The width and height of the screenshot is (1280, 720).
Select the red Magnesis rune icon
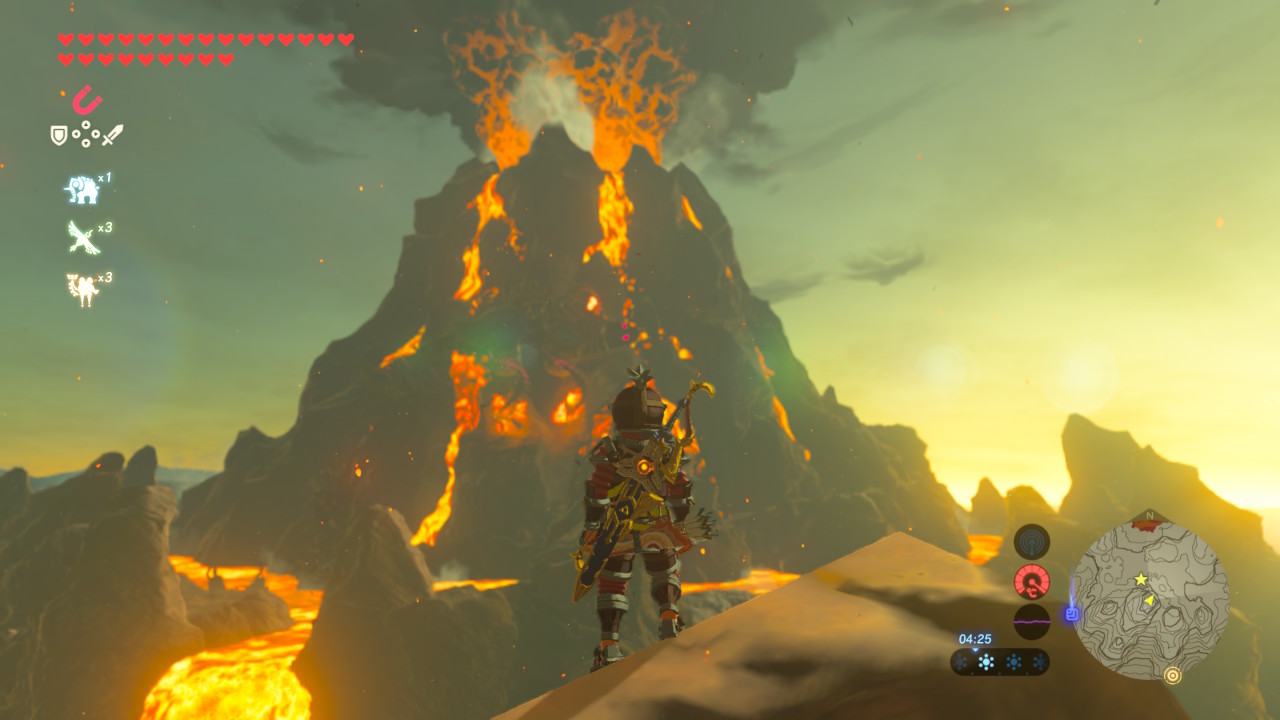87,100
